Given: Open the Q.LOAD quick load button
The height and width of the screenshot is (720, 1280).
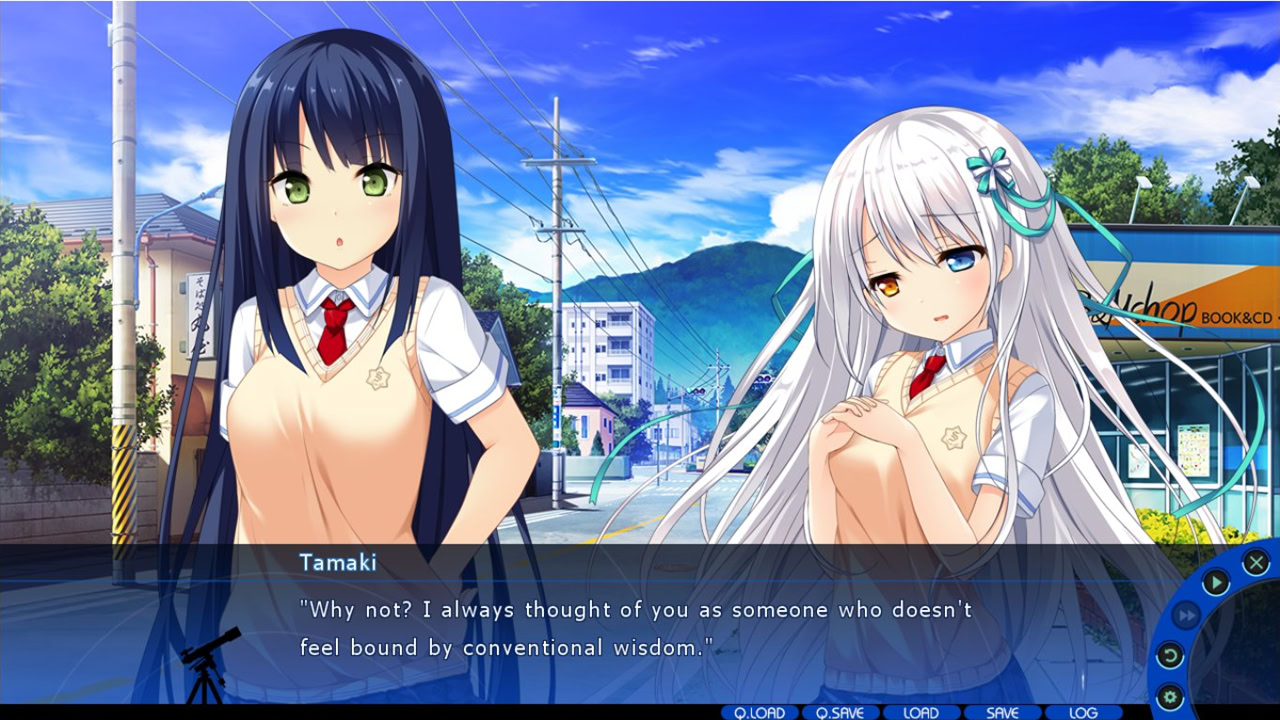Looking at the screenshot, I should pyautogui.click(x=759, y=713).
